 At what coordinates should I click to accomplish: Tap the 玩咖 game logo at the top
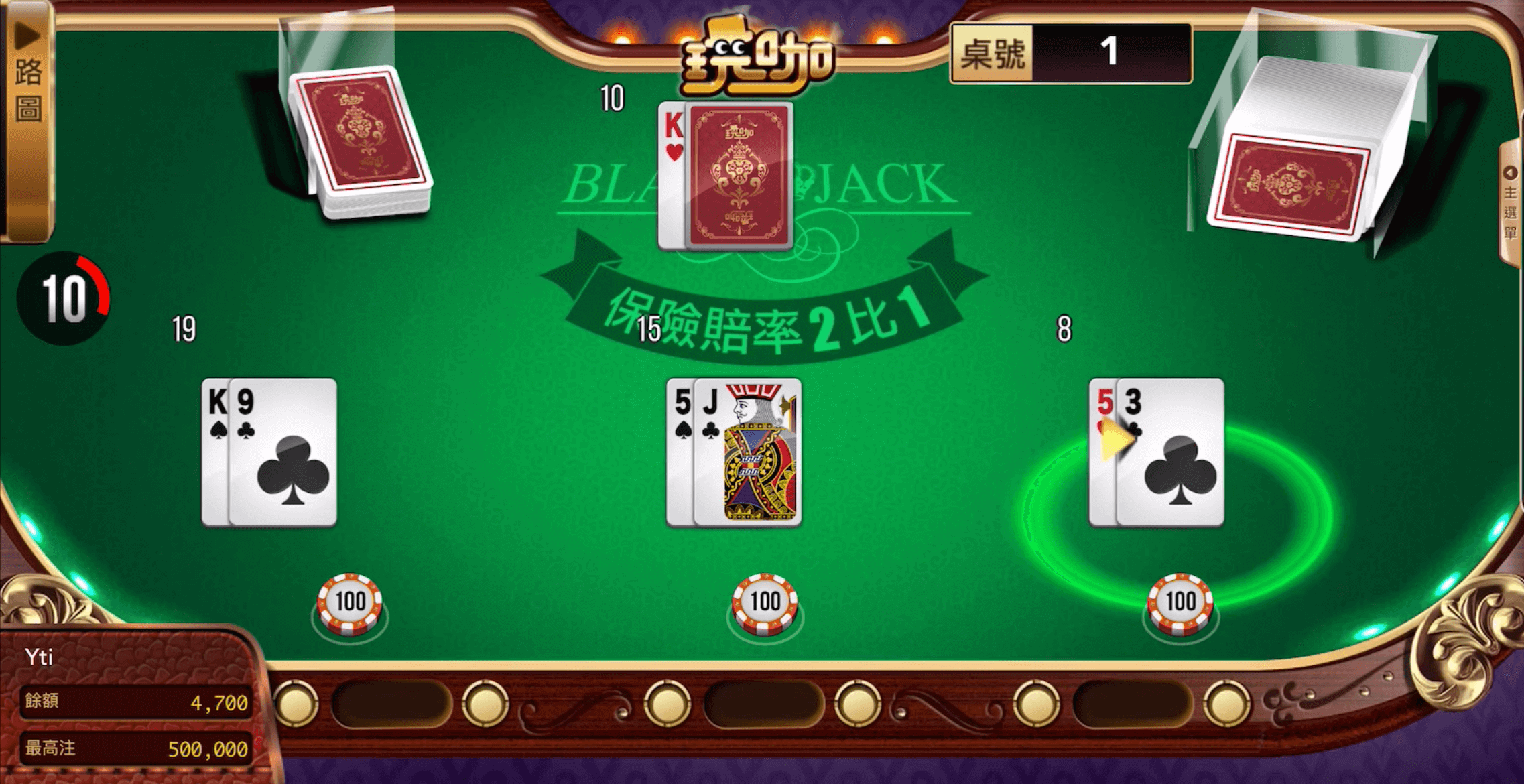[x=756, y=54]
